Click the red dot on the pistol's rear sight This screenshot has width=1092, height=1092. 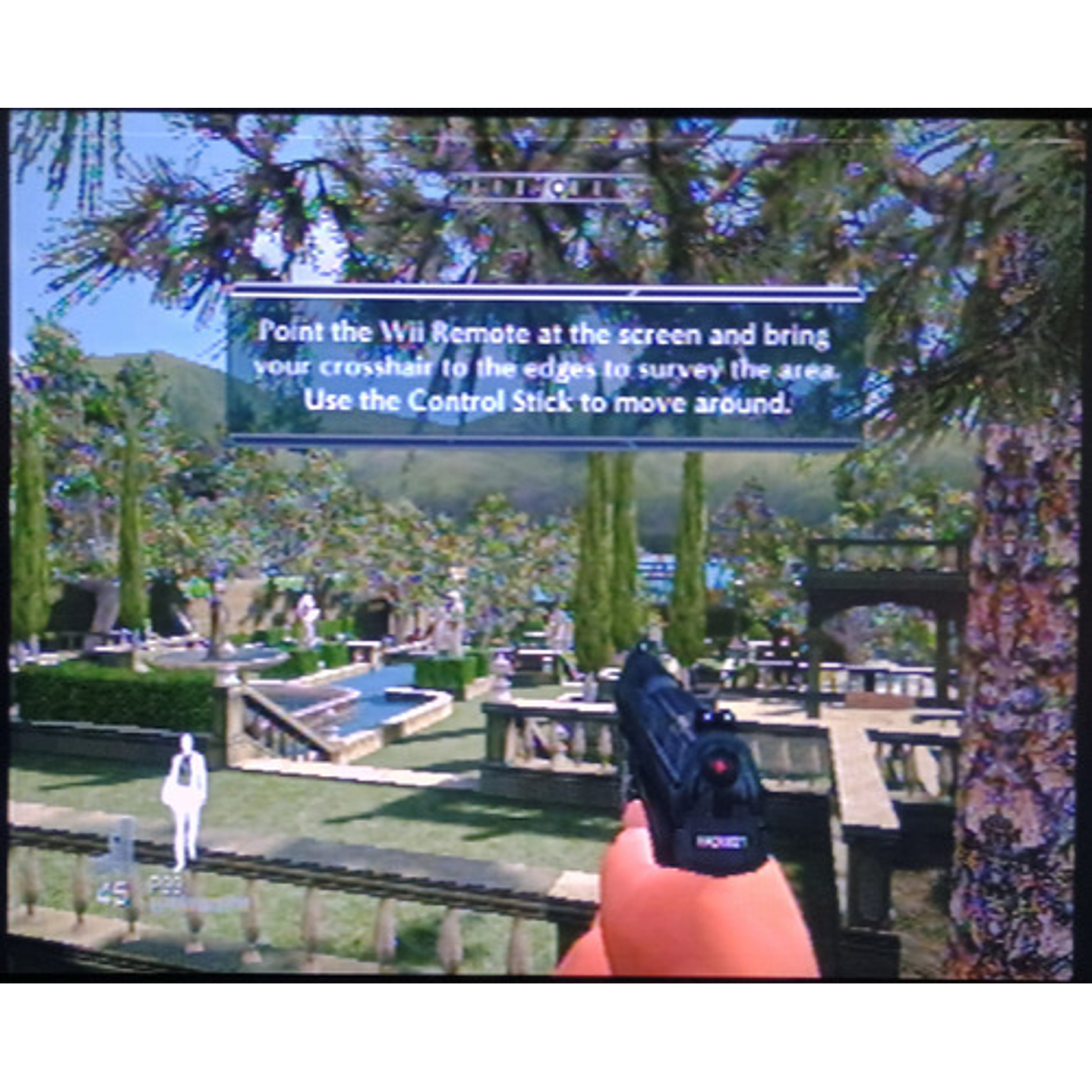pos(718,768)
